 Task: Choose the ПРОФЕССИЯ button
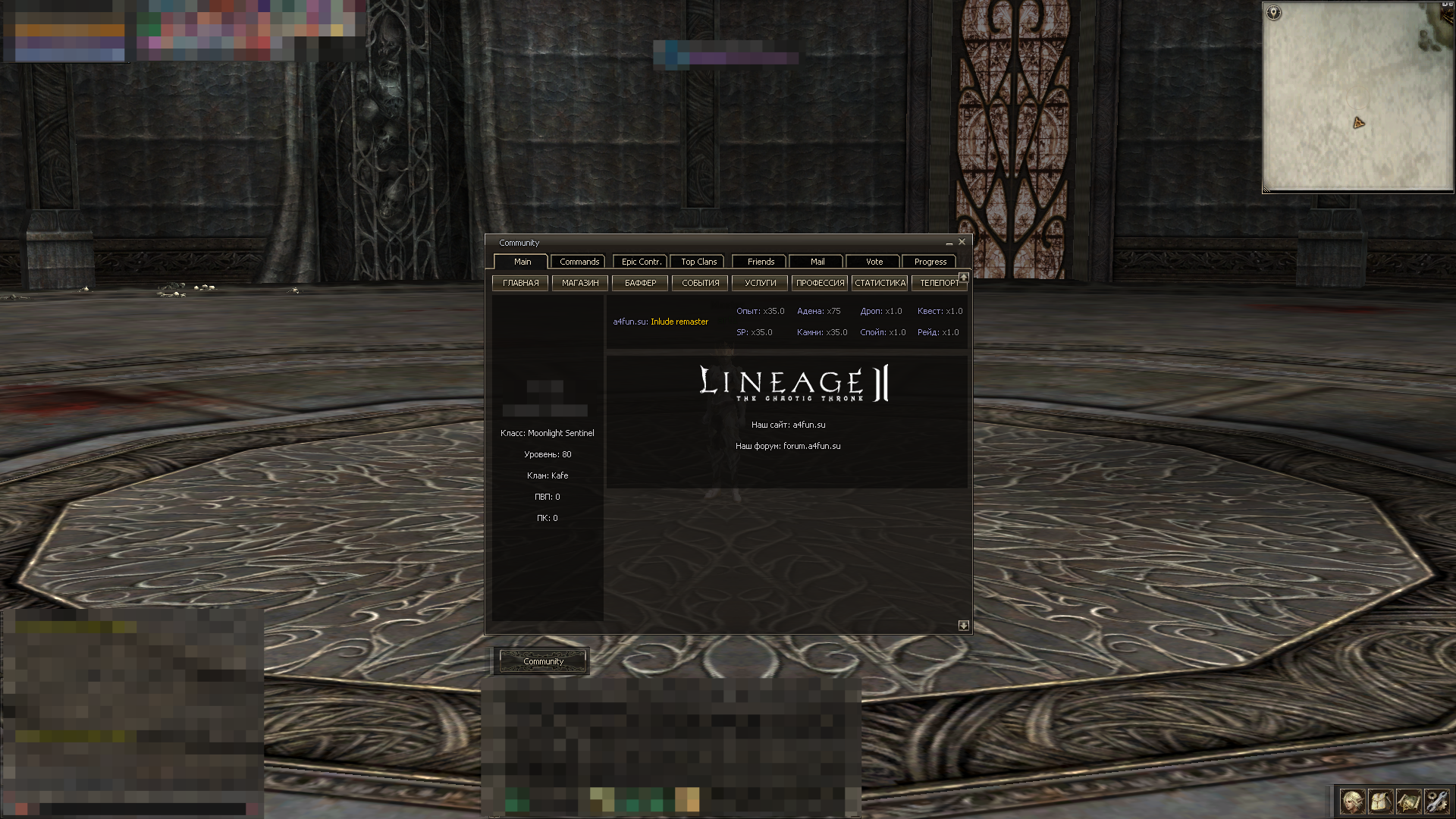[820, 283]
